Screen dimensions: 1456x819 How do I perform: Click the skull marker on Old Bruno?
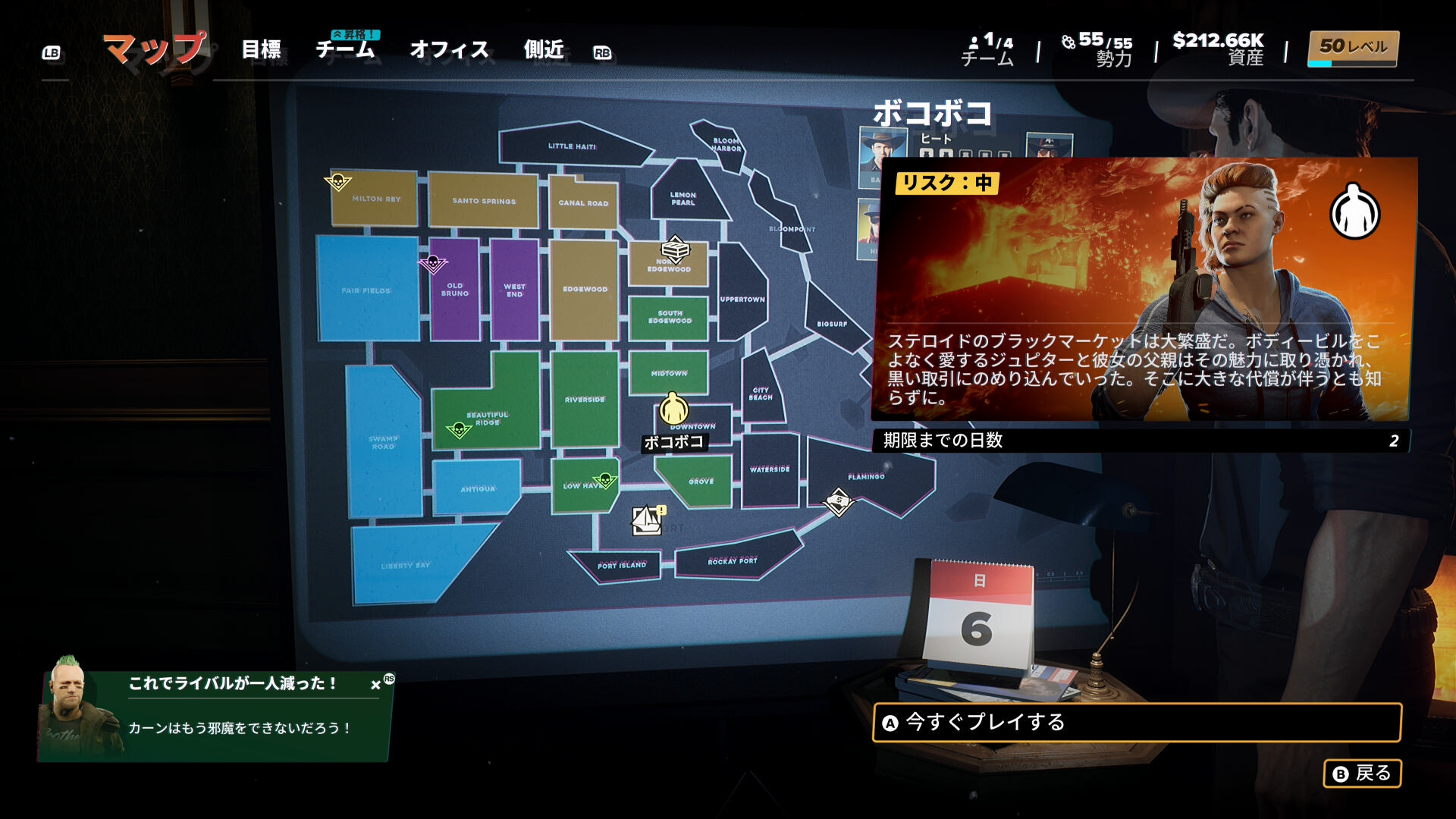tap(433, 263)
